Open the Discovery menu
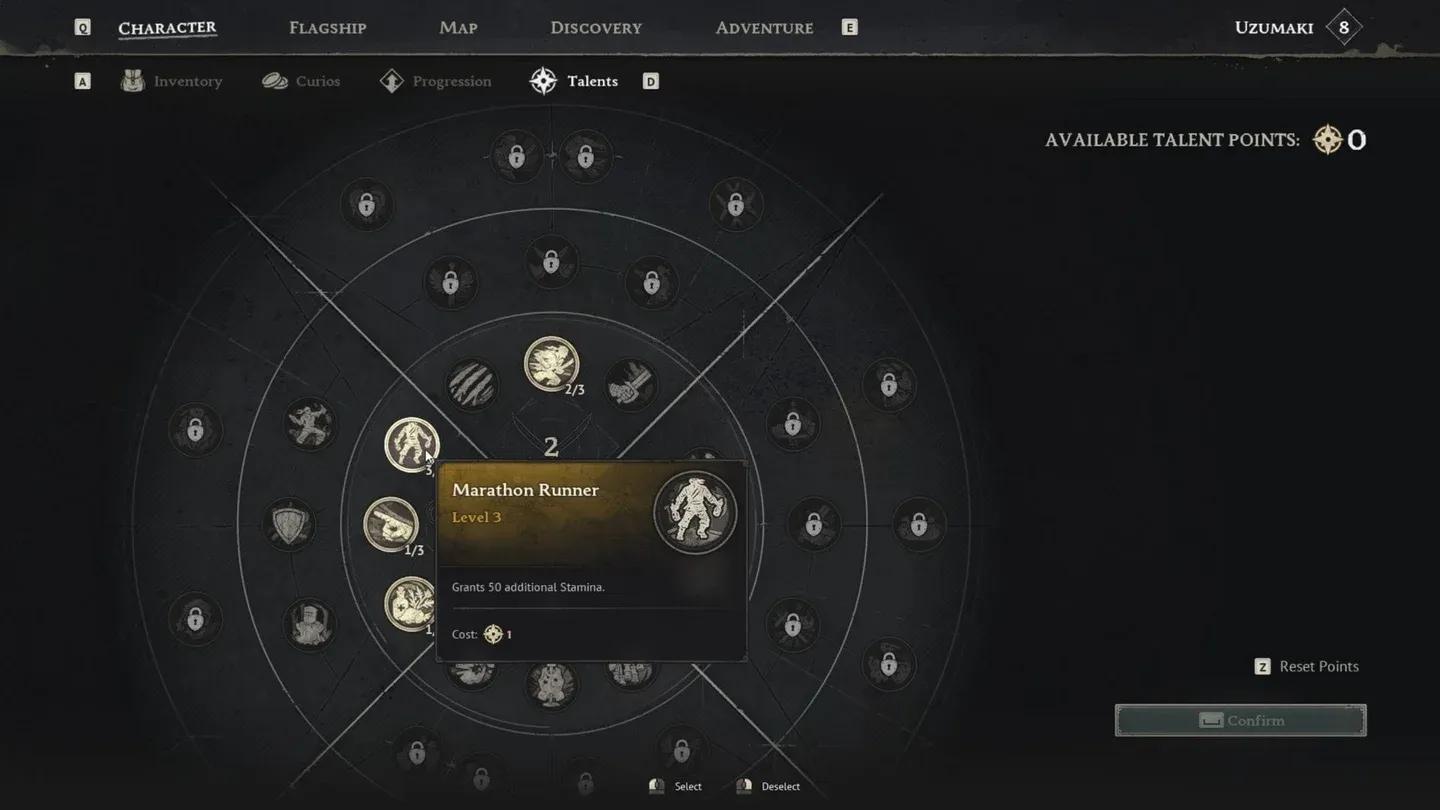This screenshot has height=810, width=1440. [596, 27]
